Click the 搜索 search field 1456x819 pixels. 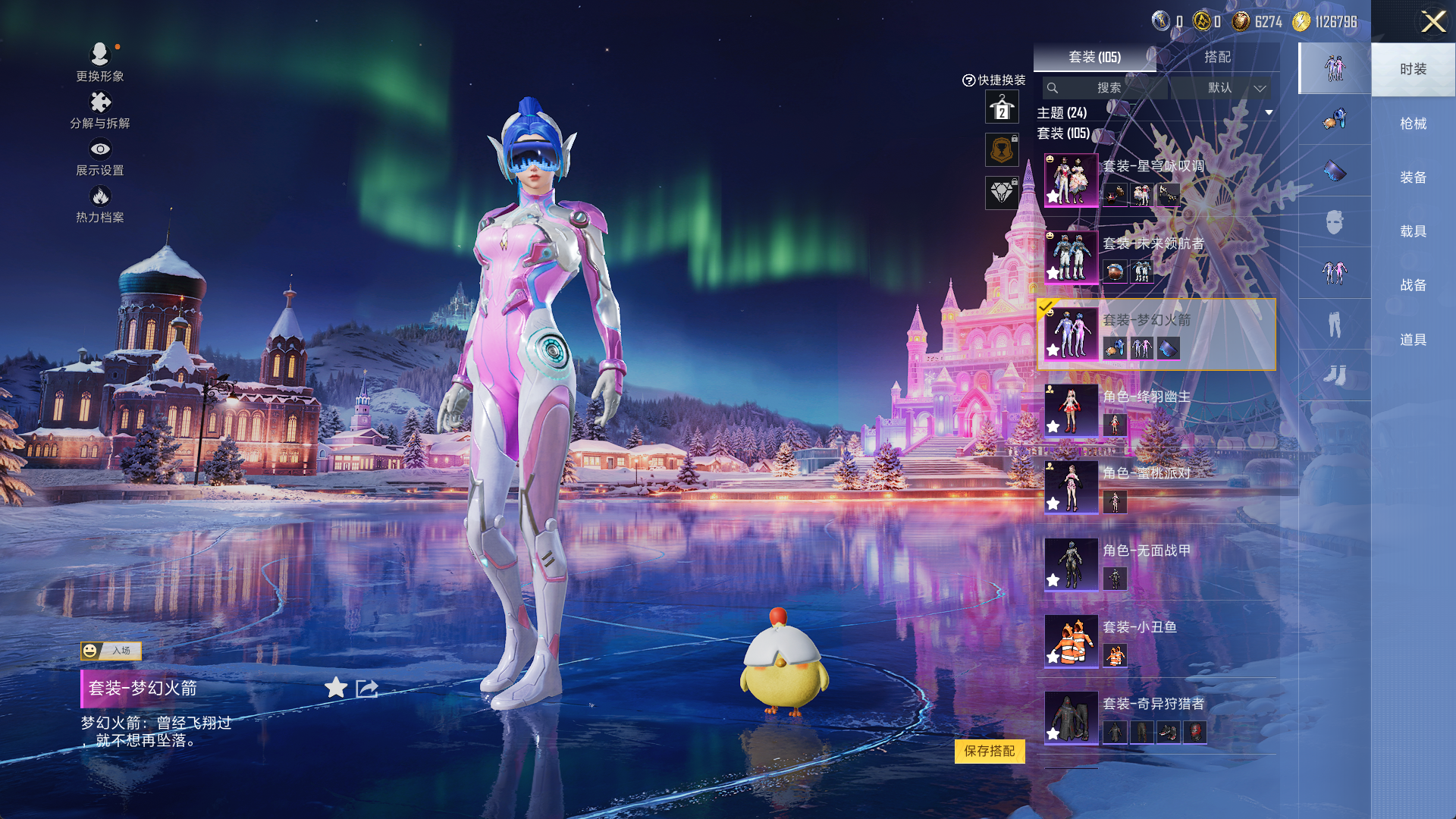[1107, 88]
